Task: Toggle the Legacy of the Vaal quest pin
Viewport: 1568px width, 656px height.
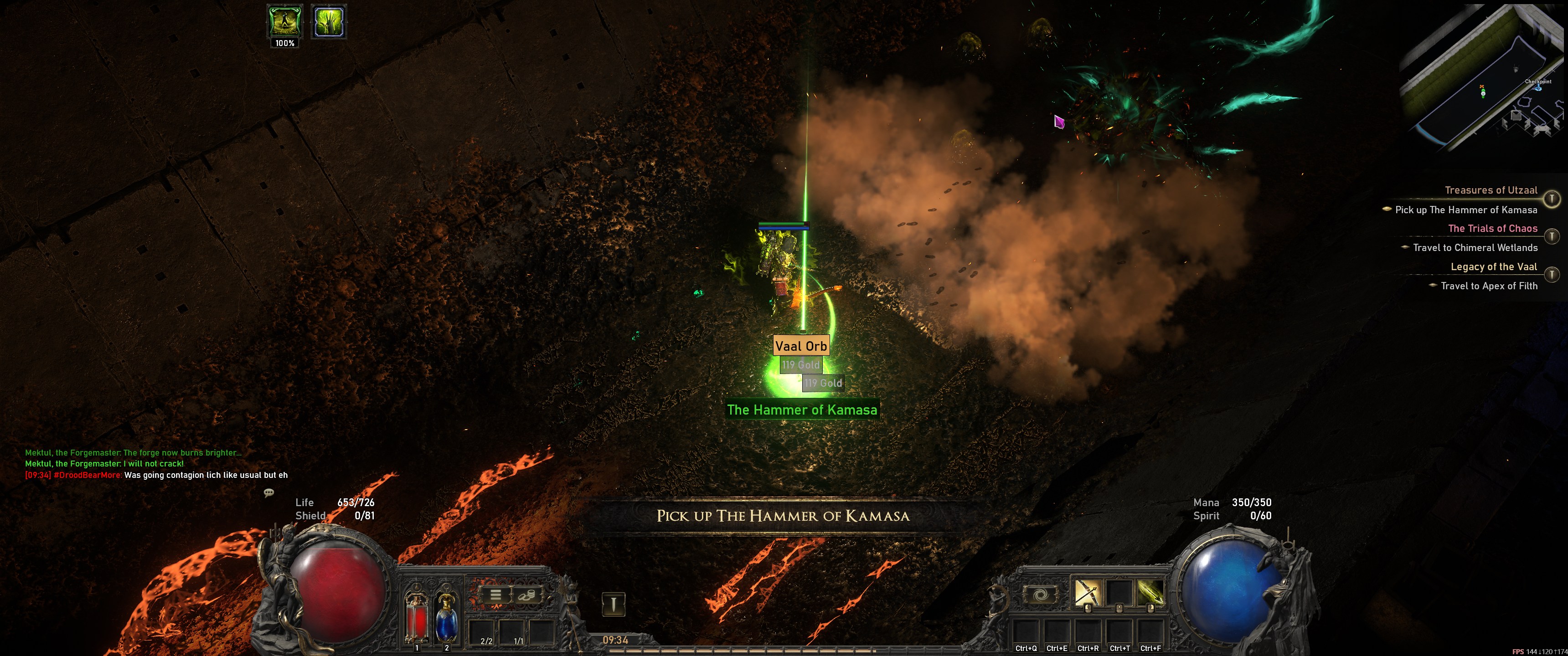Action: [x=1552, y=274]
